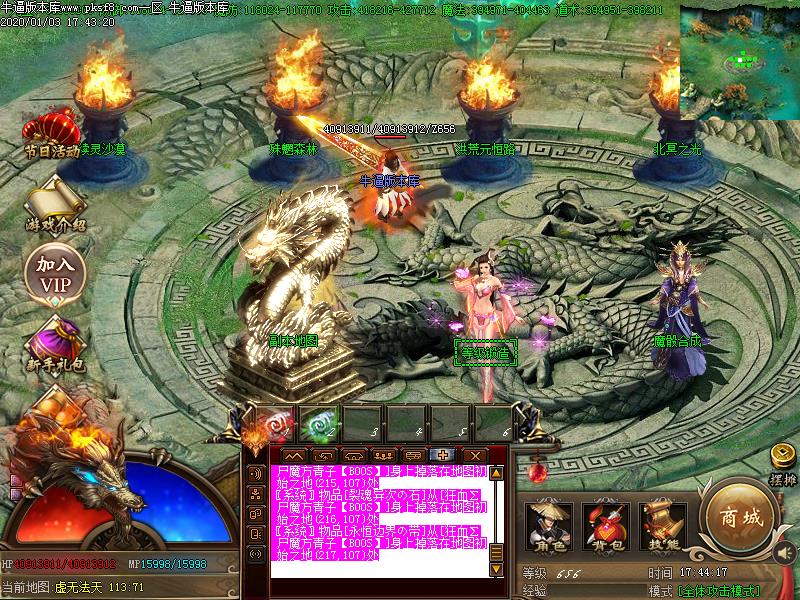This screenshot has height=600, width=800.
Task: Open the 新手礼包 newbie gift bag
Action: pyautogui.click(x=53, y=343)
